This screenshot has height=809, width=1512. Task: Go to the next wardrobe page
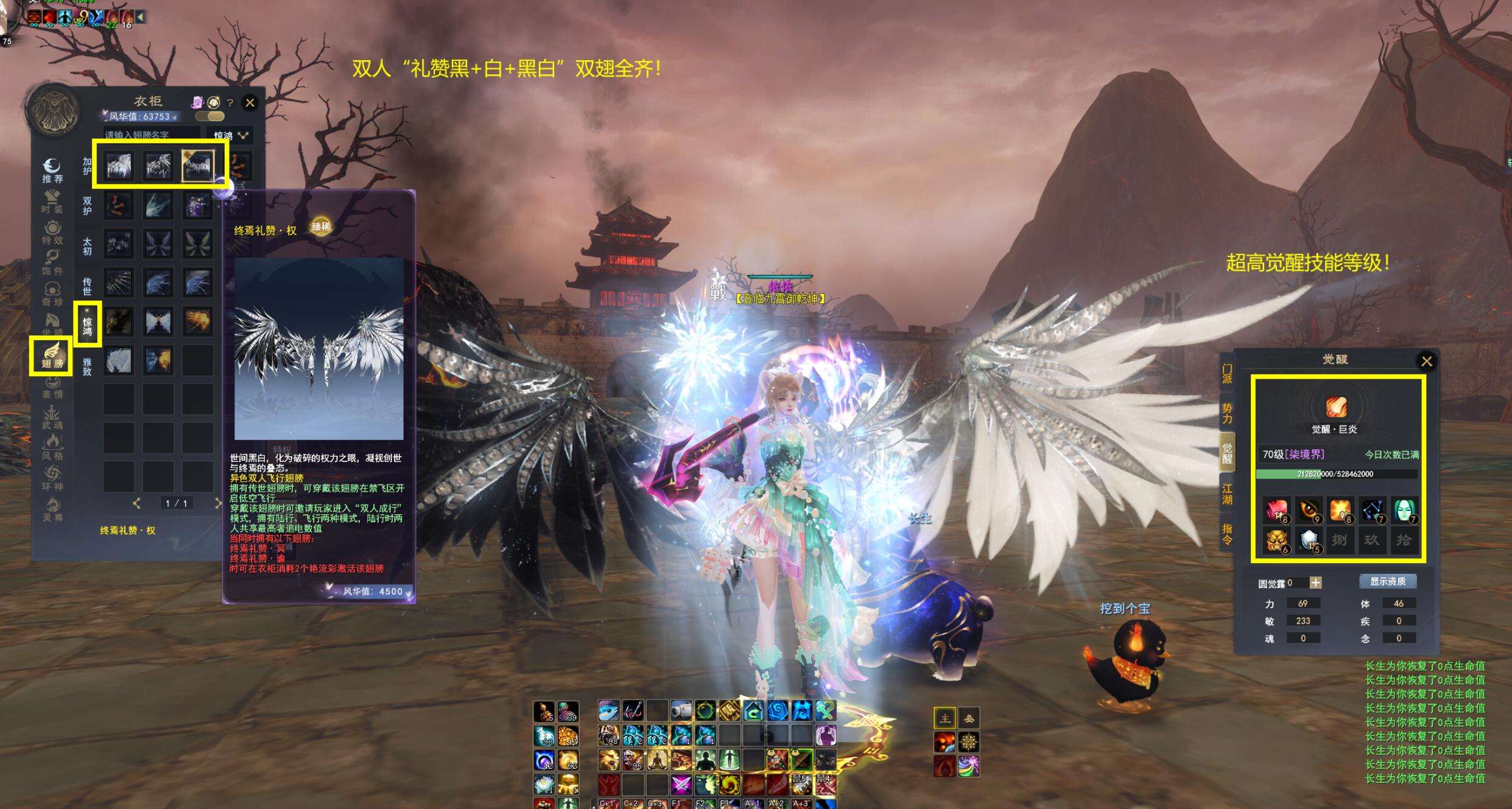click(217, 503)
